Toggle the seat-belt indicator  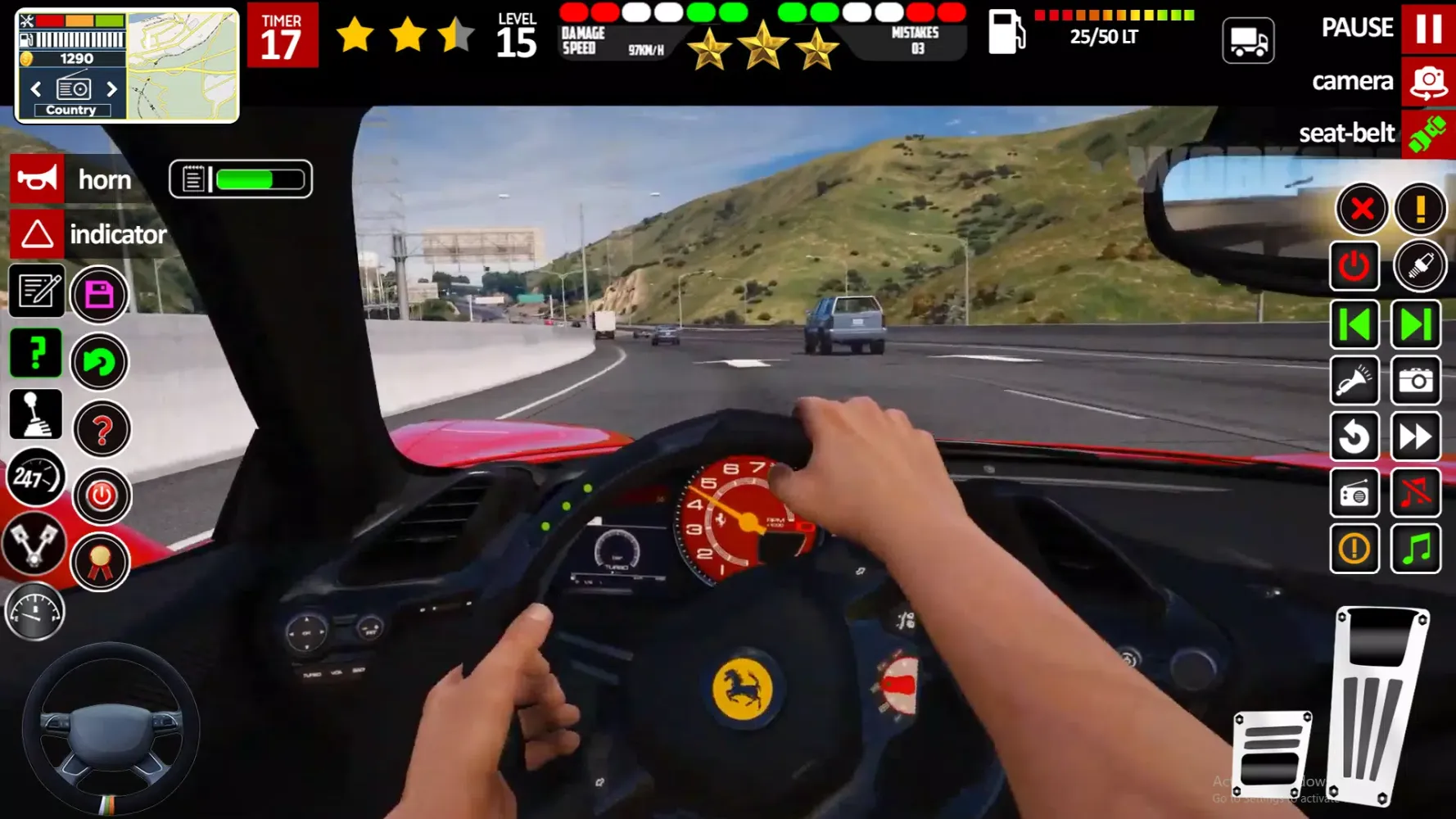coord(1428,133)
